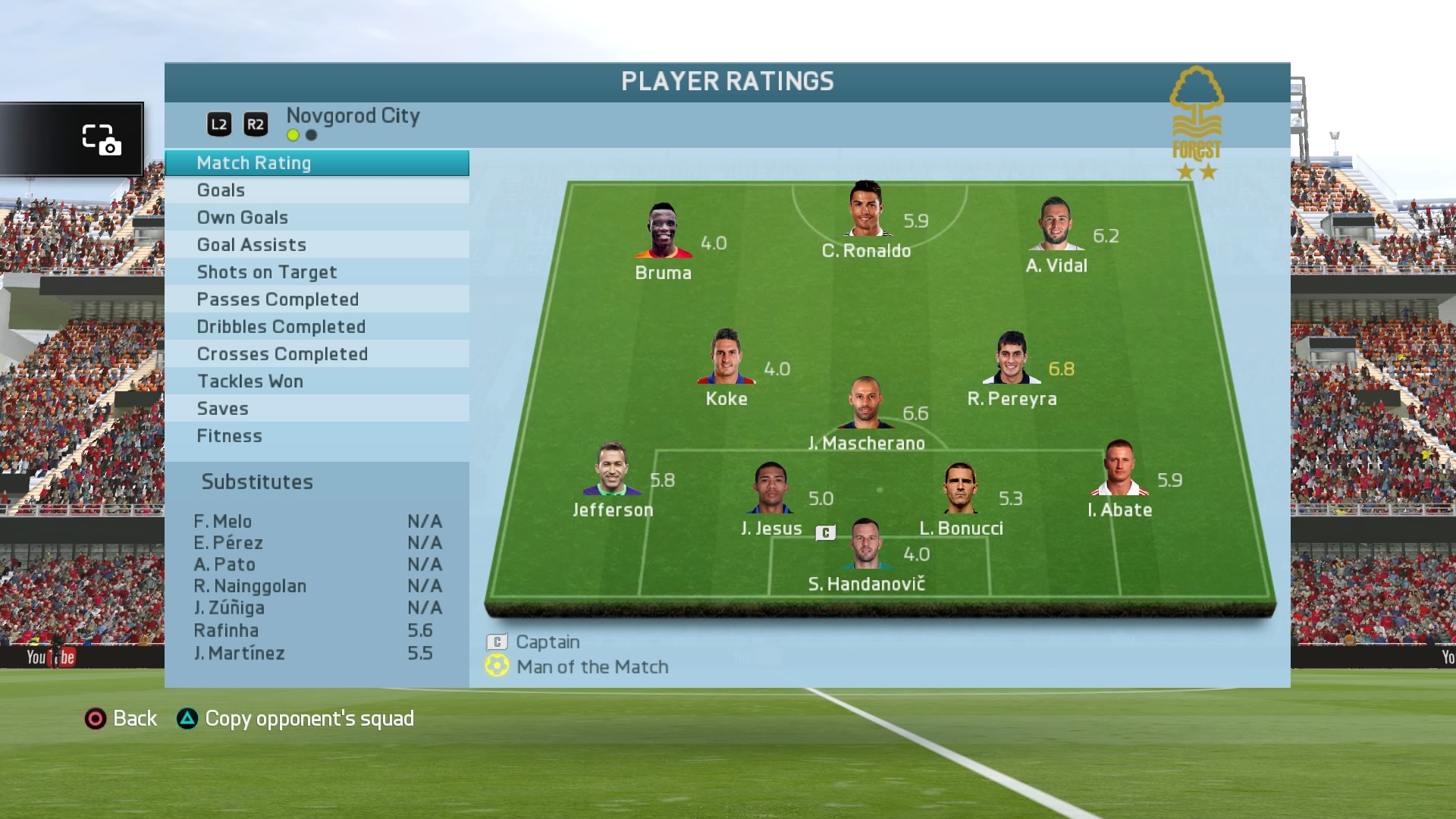1456x819 pixels.
Task: Click the screenshot capture overlay icon
Action: pyautogui.click(x=101, y=140)
